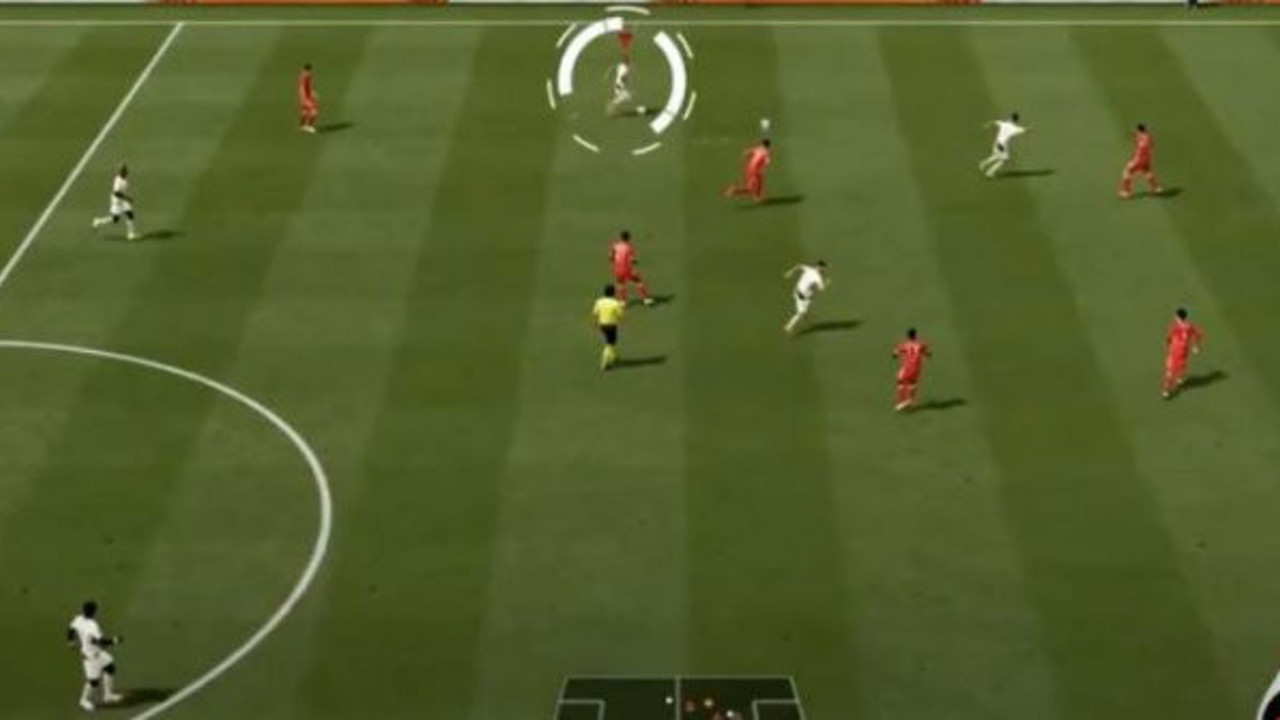Select the white player inside the power gauge circle
1280x720 pixels.
[618, 86]
